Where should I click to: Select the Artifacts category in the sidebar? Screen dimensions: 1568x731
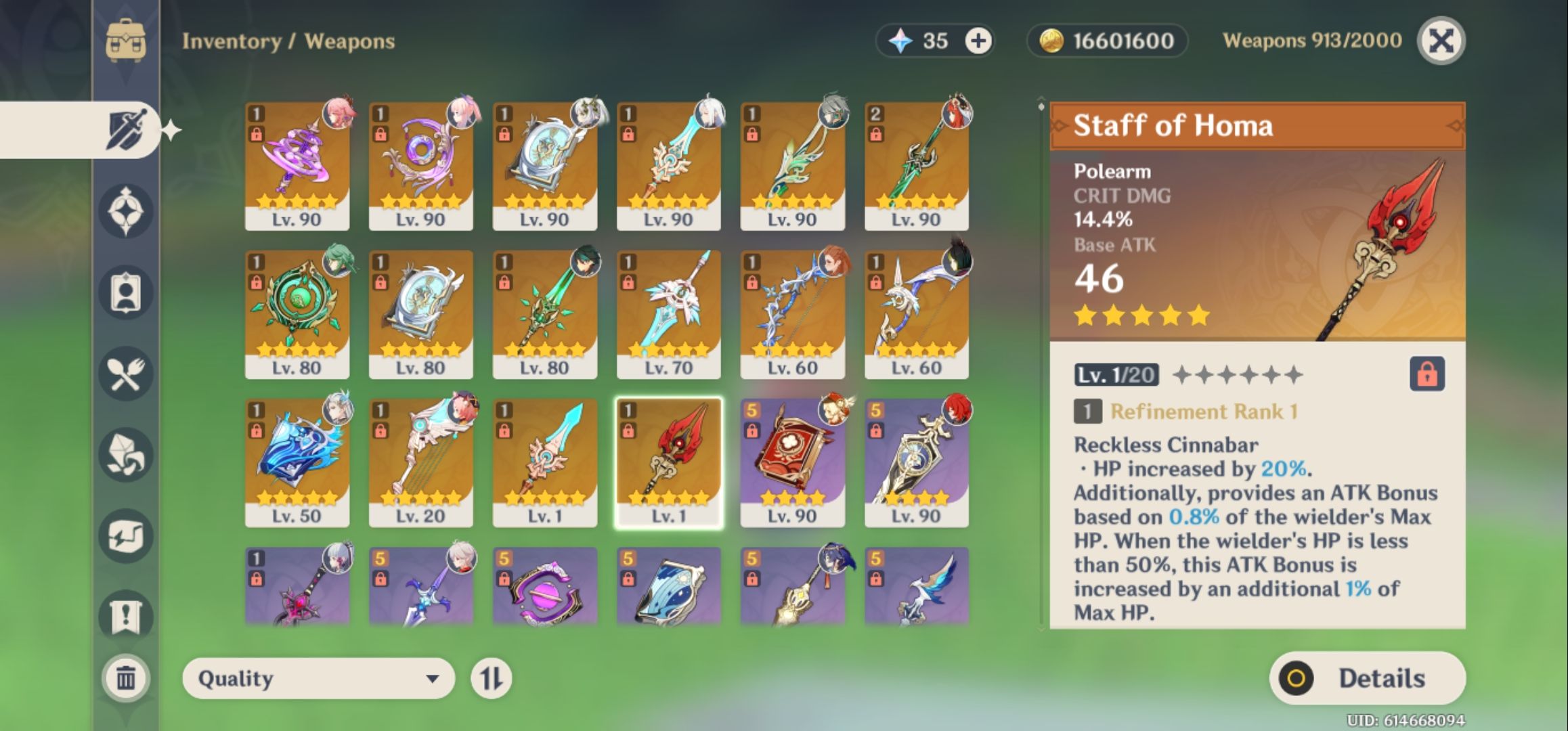pos(127,208)
